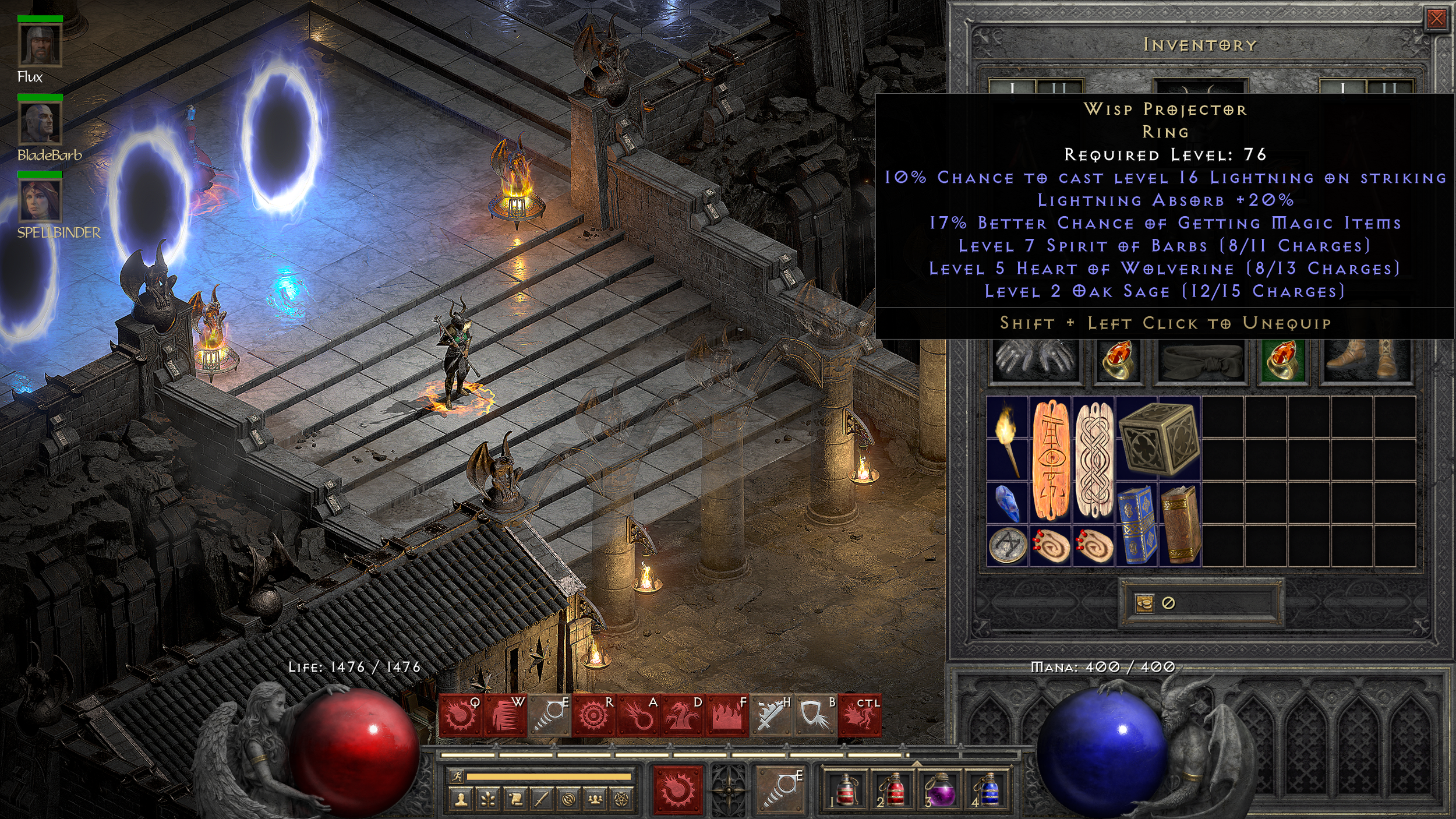The width and height of the screenshot is (1456, 819).
Task: Click the highlighted Wisp Projector ring slot
Action: click(1283, 361)
